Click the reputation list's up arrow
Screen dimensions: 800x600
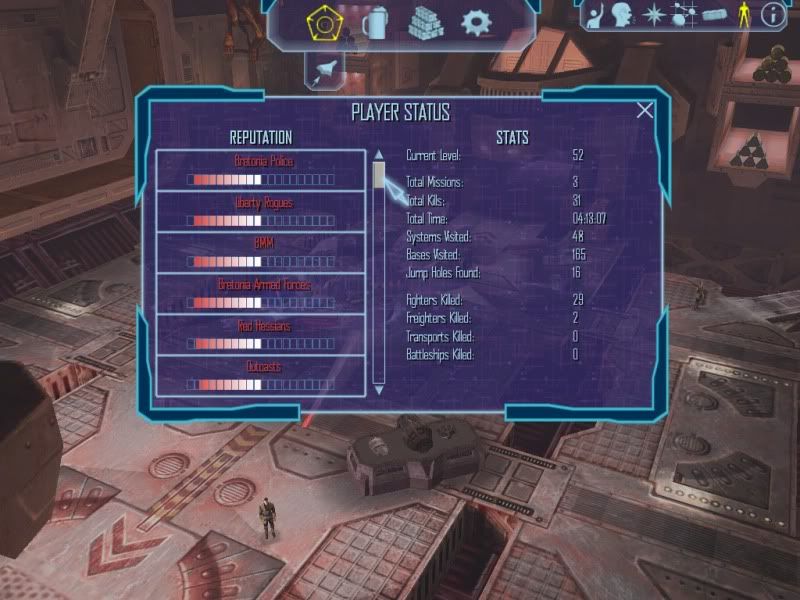point(379,155)
